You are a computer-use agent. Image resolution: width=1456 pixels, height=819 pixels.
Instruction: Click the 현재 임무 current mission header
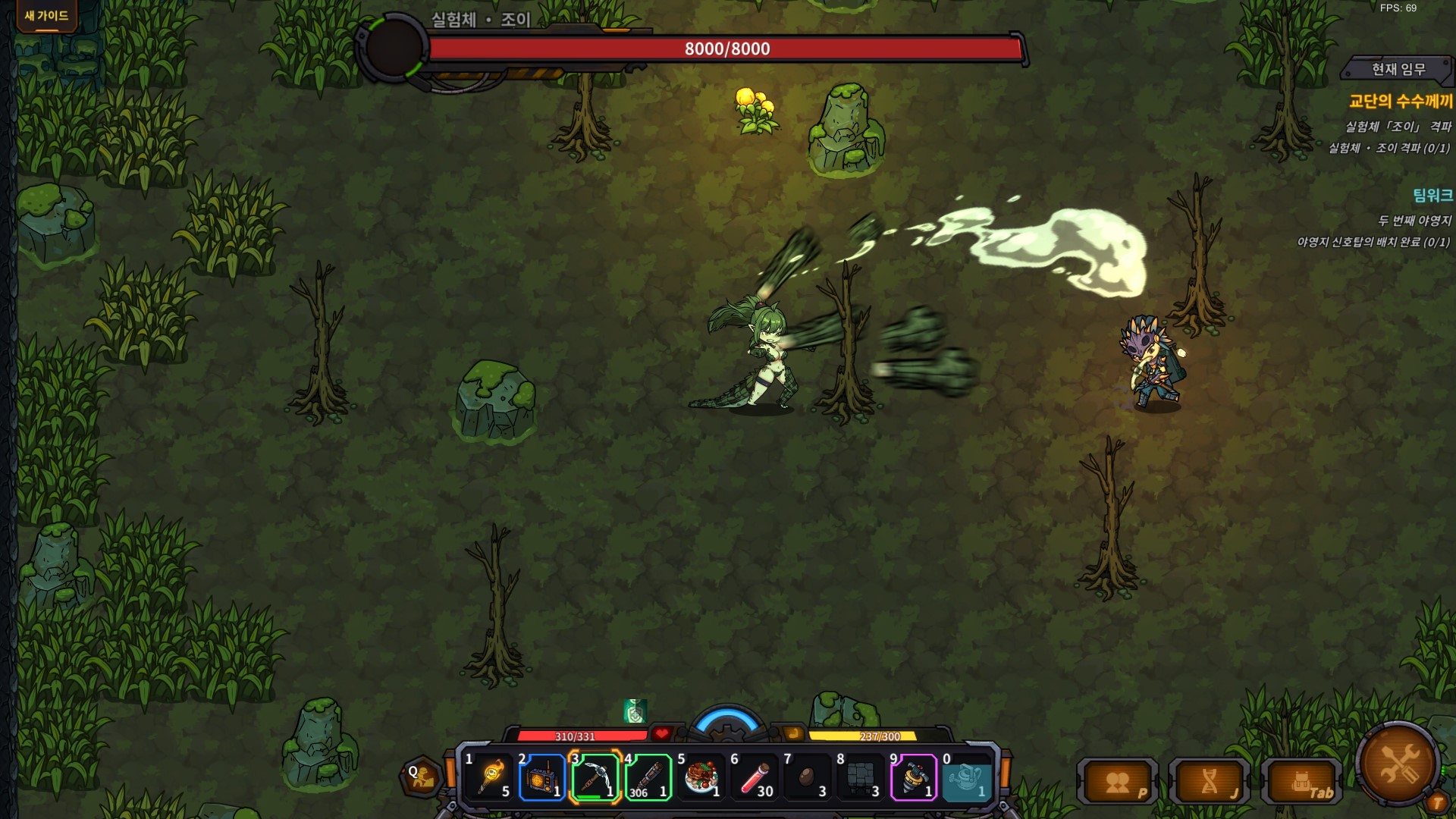pos(1398,70)
